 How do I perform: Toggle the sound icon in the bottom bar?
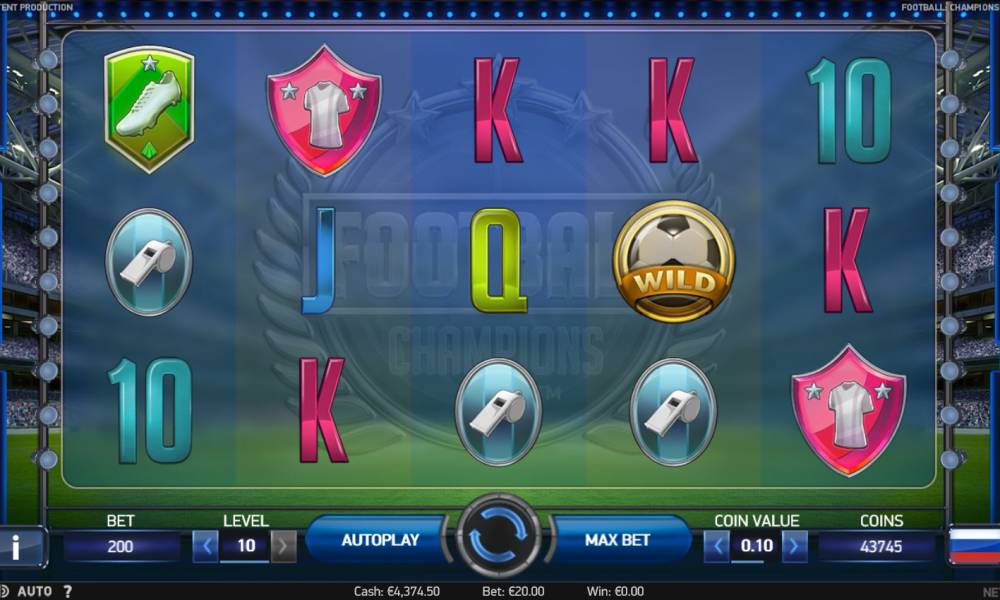[x=5, y=591]
